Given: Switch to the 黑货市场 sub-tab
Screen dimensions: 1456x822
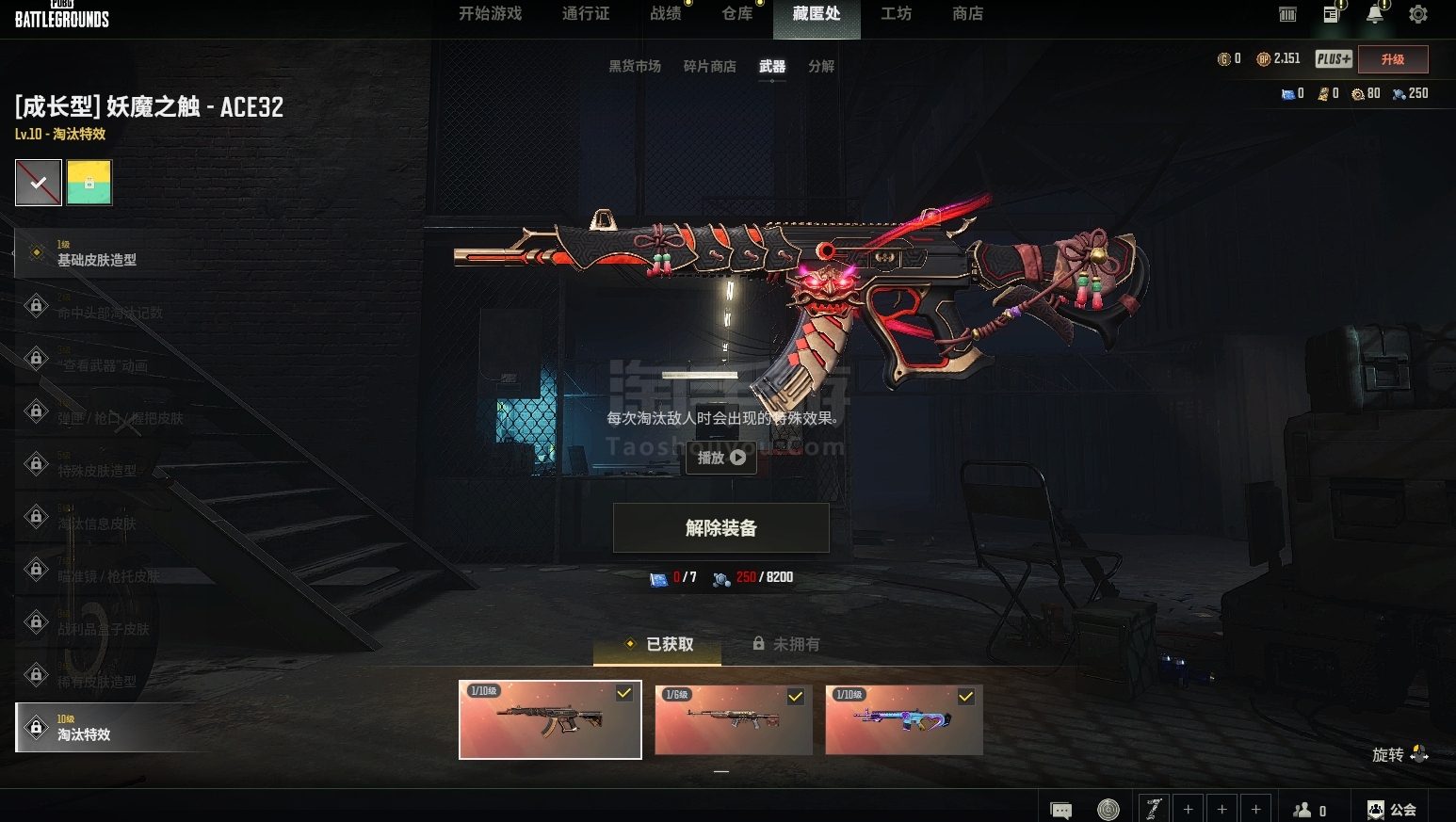Looking at the screenshot, I should point(635,67).
